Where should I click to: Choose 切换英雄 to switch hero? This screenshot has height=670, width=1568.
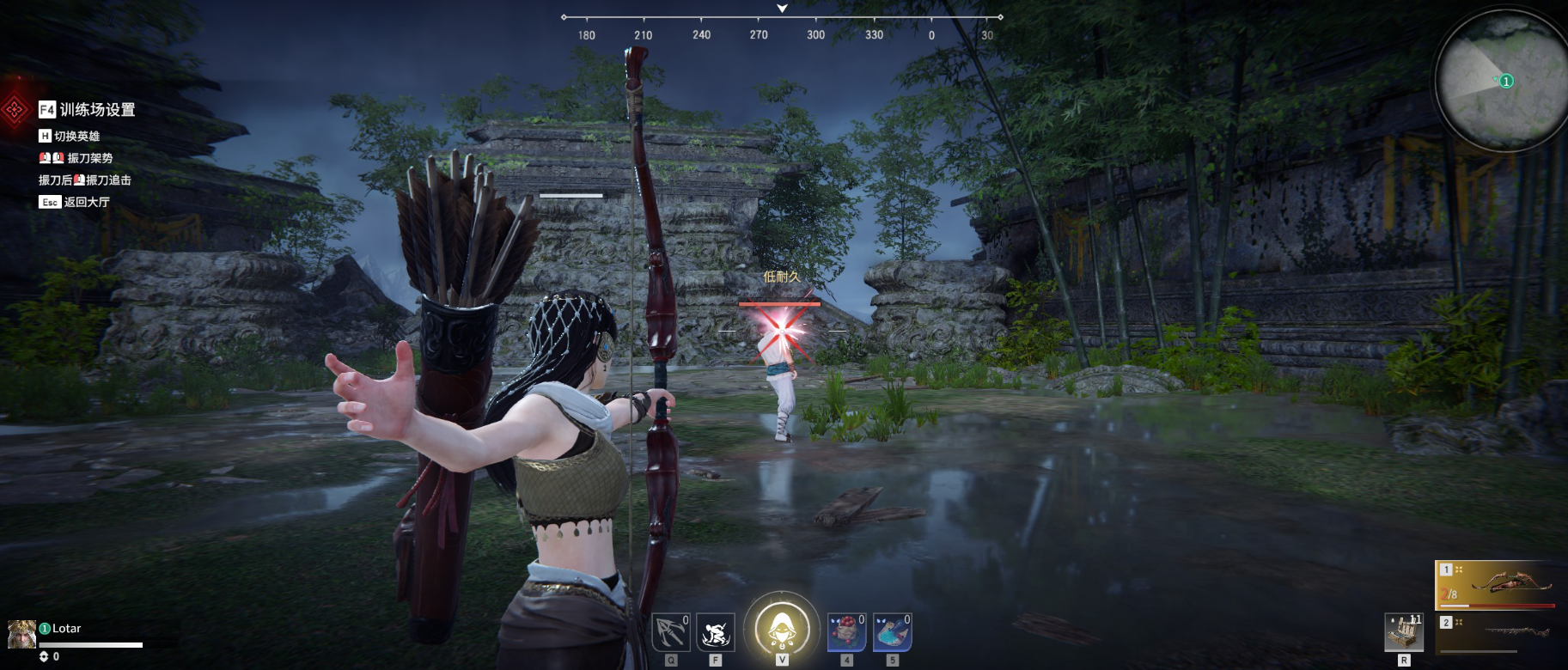click(x=76, y=137)
